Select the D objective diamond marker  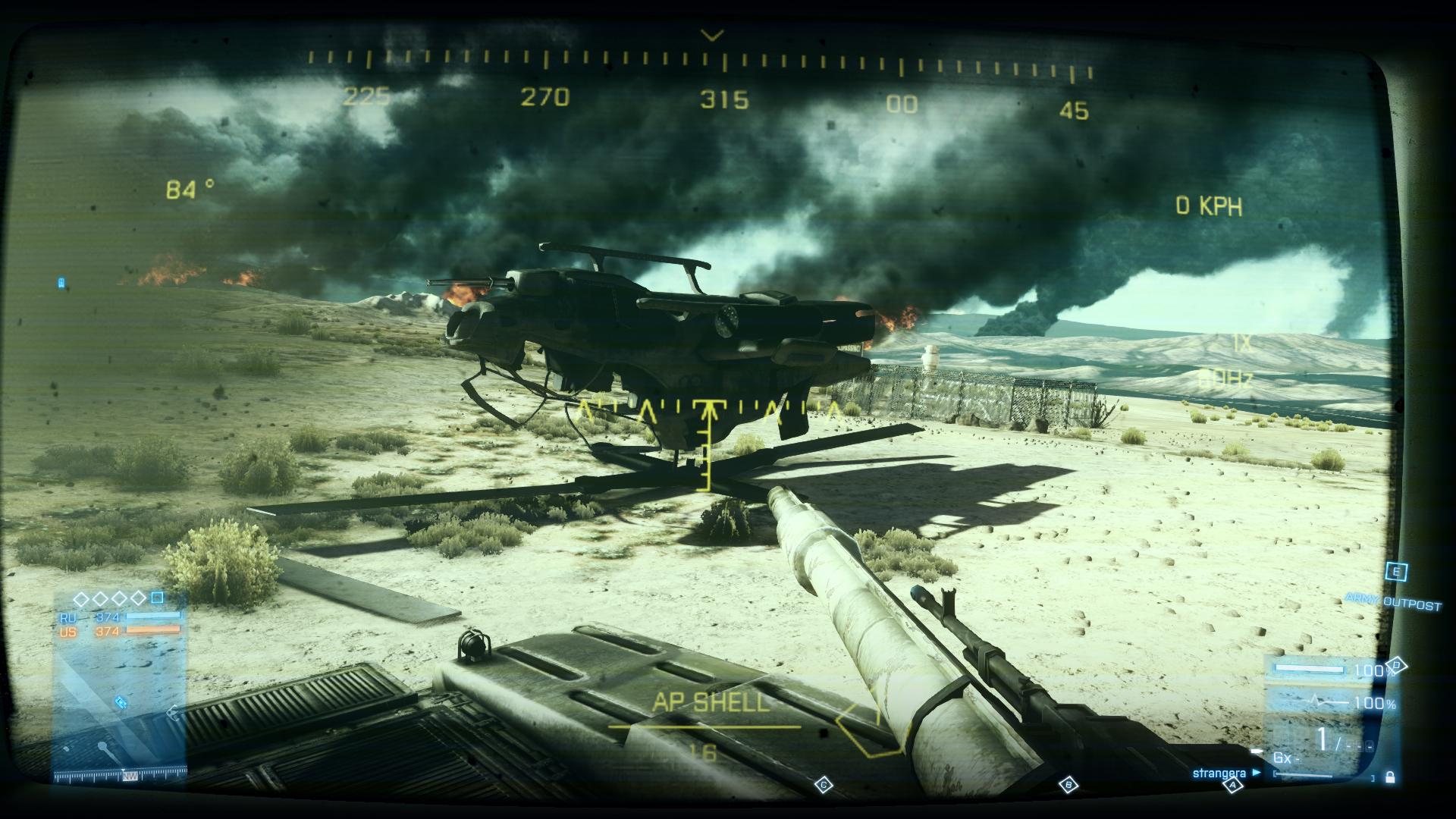click(1398, 665)
